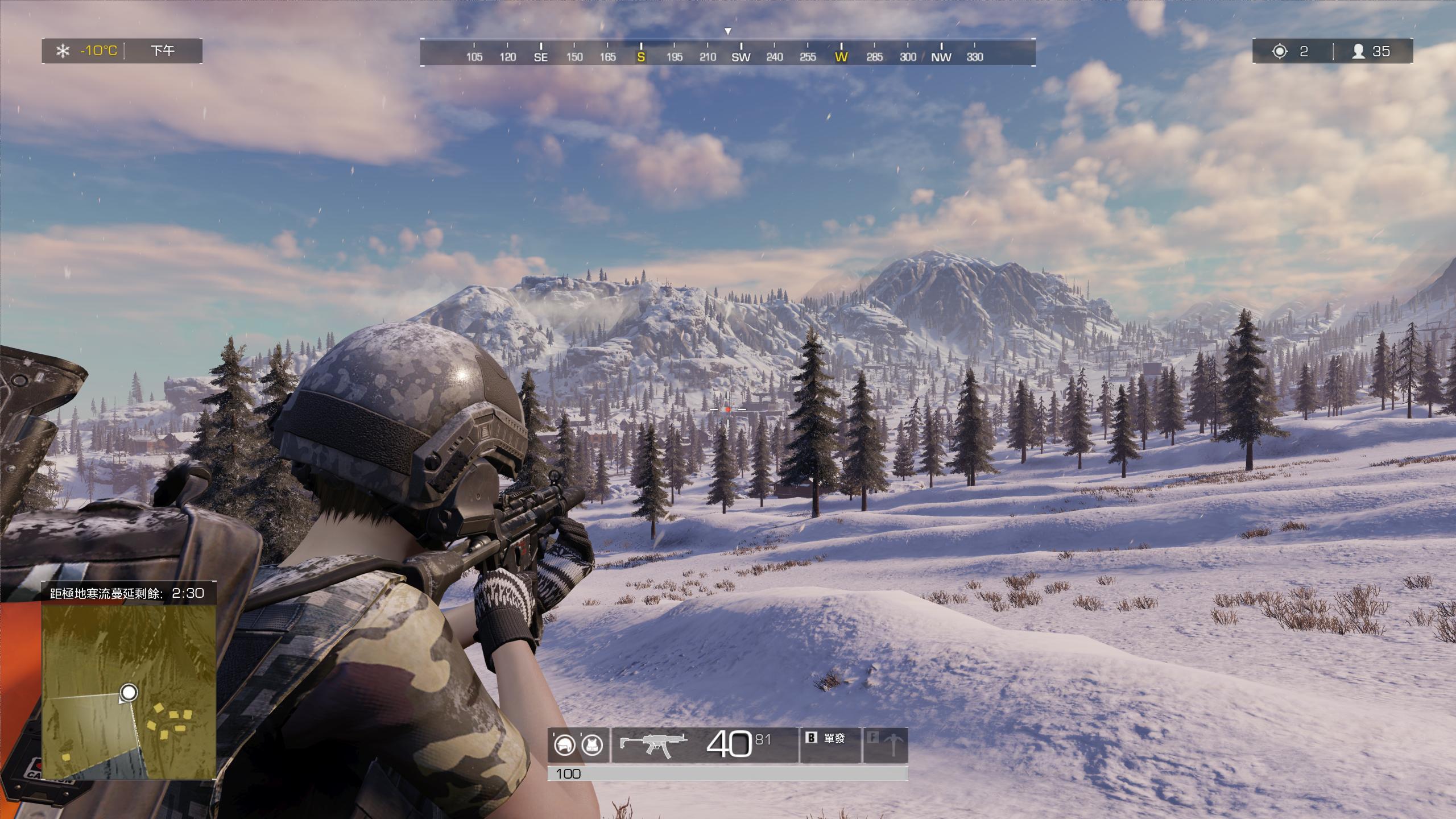1456x819 pixels.
Task: Click the compass heading bar
Action: click(x=727, y=52)
